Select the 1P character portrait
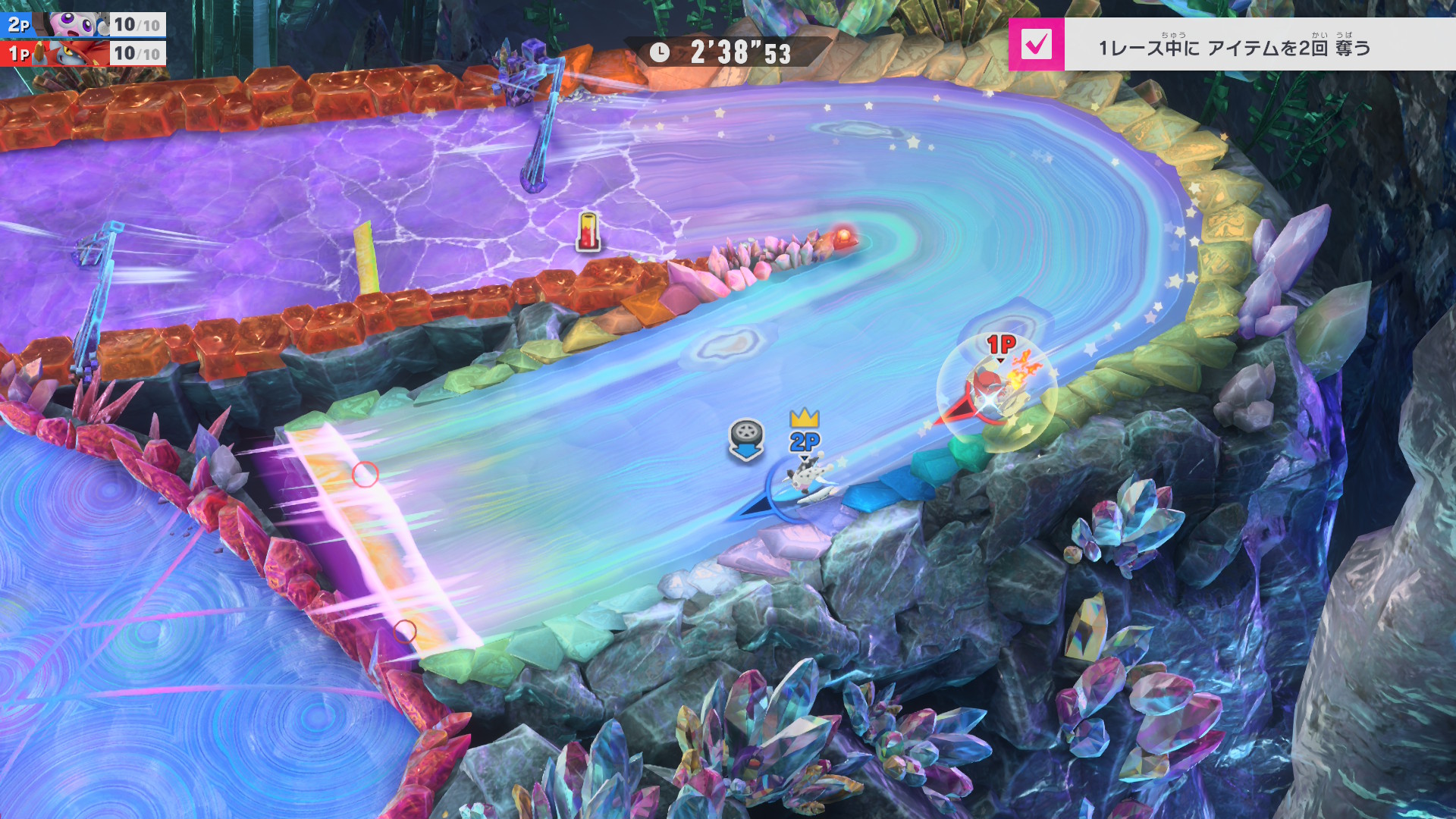Viewport: 1456px width, 819px height. [x=74, y=54]
